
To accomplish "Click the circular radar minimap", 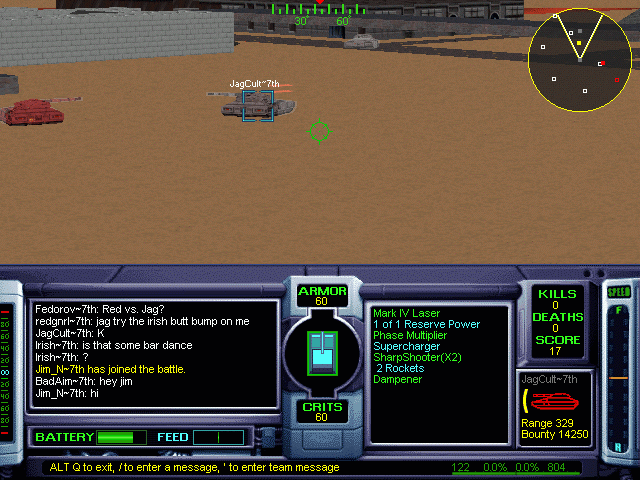I will tap(579, 61).
